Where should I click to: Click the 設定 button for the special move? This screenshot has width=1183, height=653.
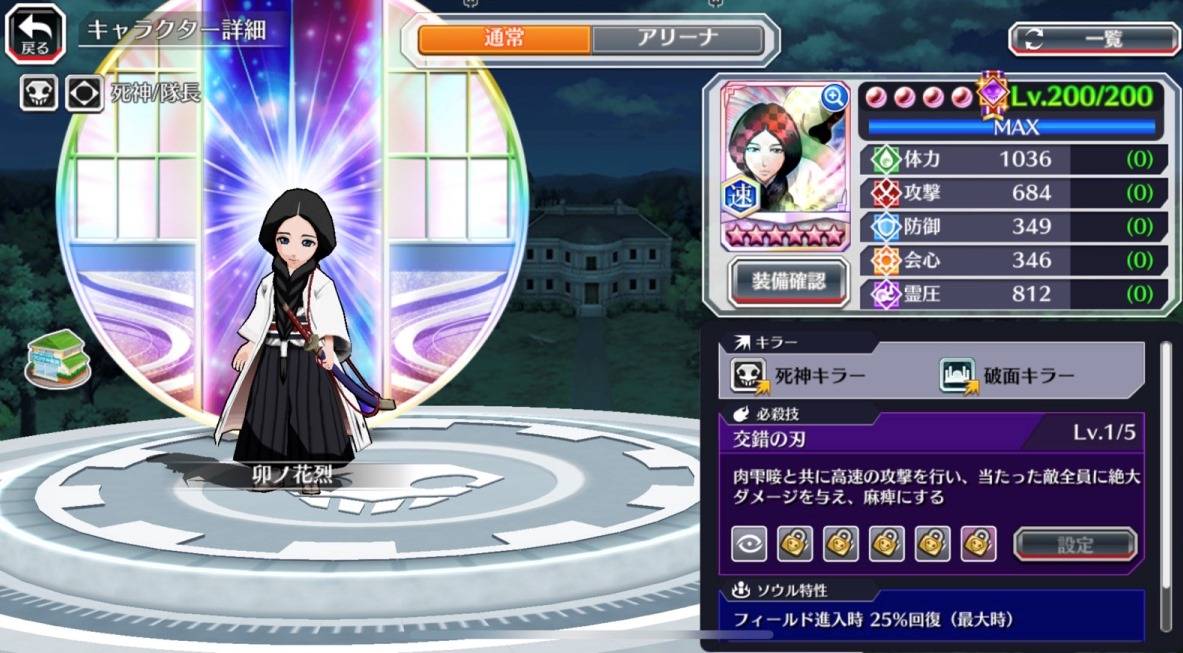[1075, 544]
